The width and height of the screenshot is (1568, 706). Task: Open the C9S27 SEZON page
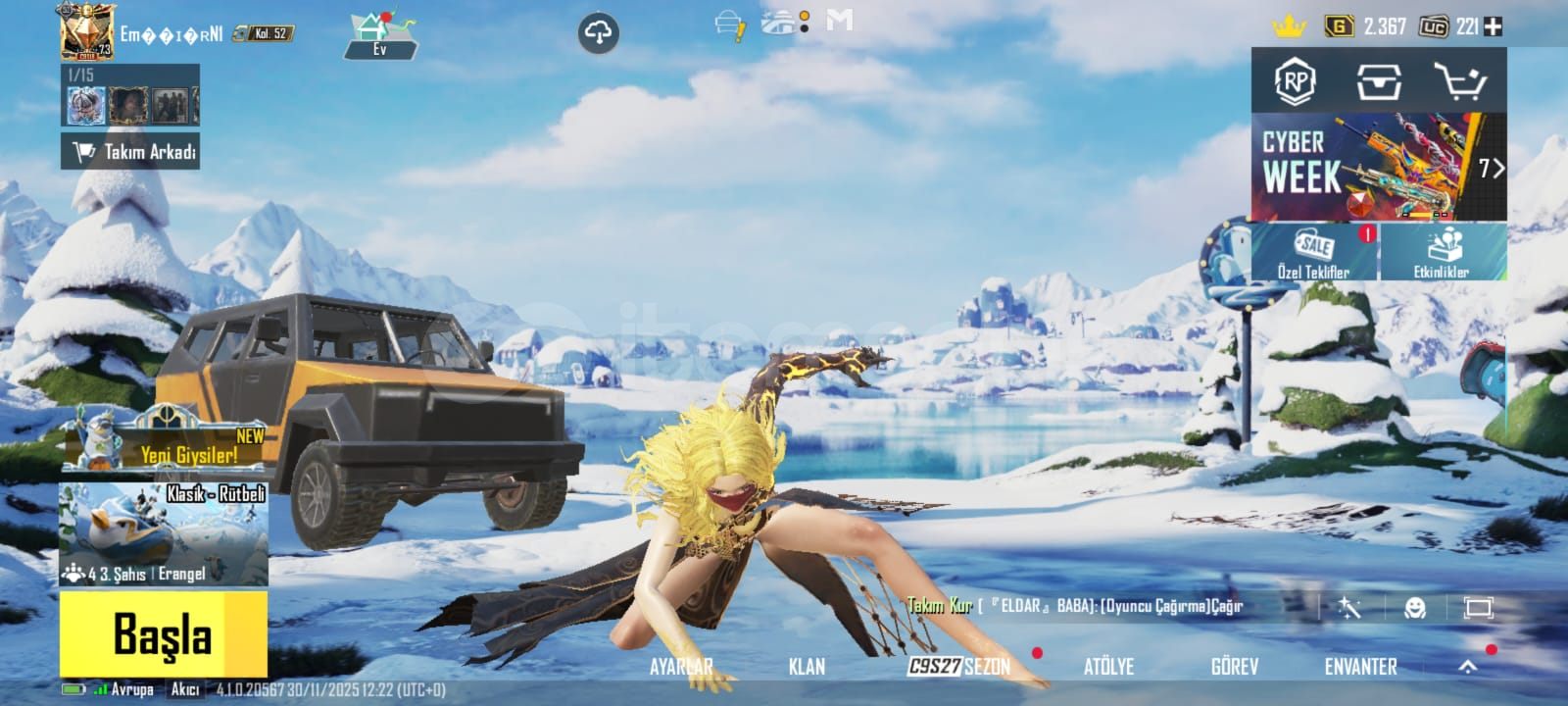(x=958, y=667)
